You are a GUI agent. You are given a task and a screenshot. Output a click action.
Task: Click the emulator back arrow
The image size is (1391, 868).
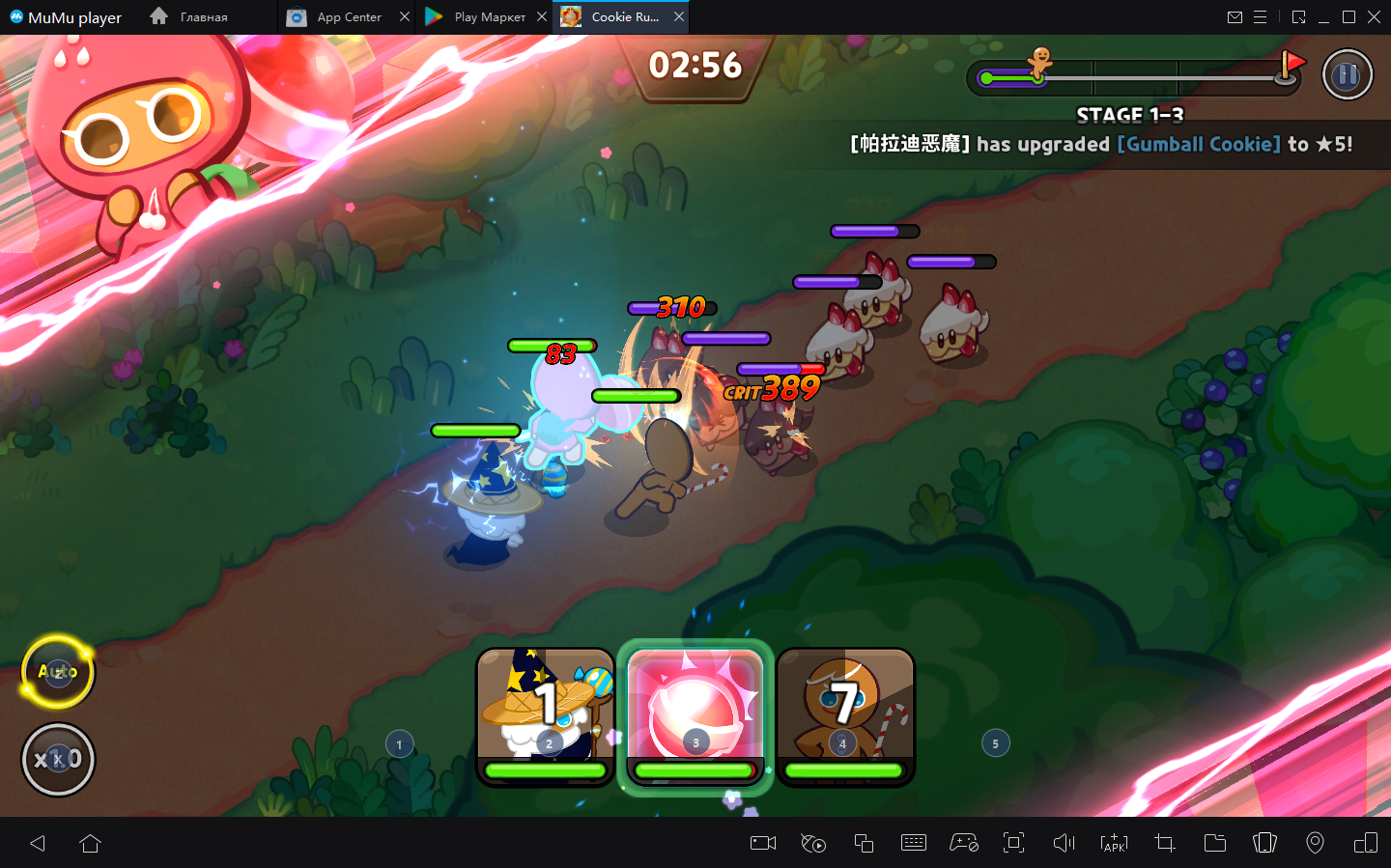click(38, 843)
